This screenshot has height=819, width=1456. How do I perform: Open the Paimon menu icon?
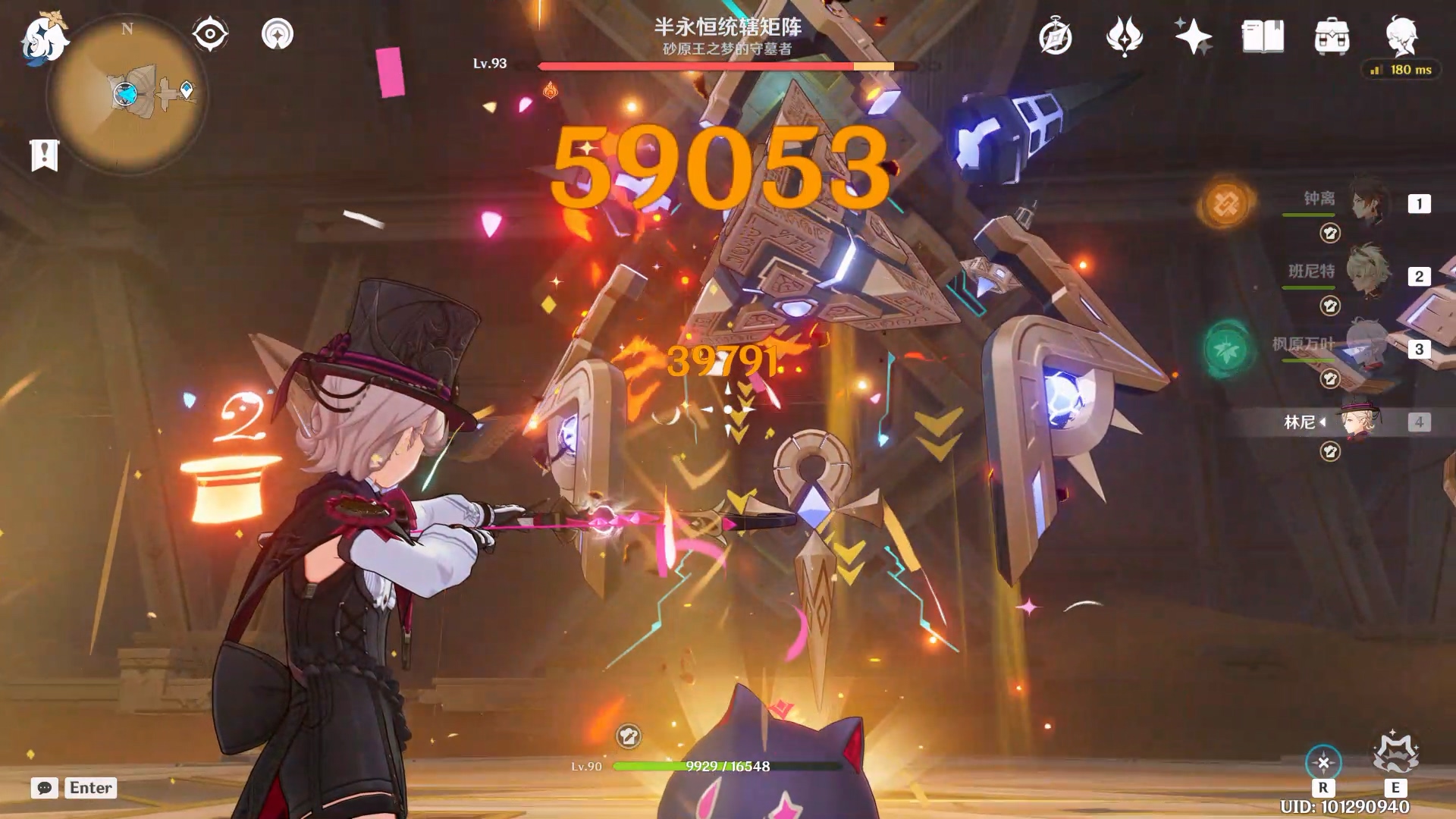pos(44,38)
